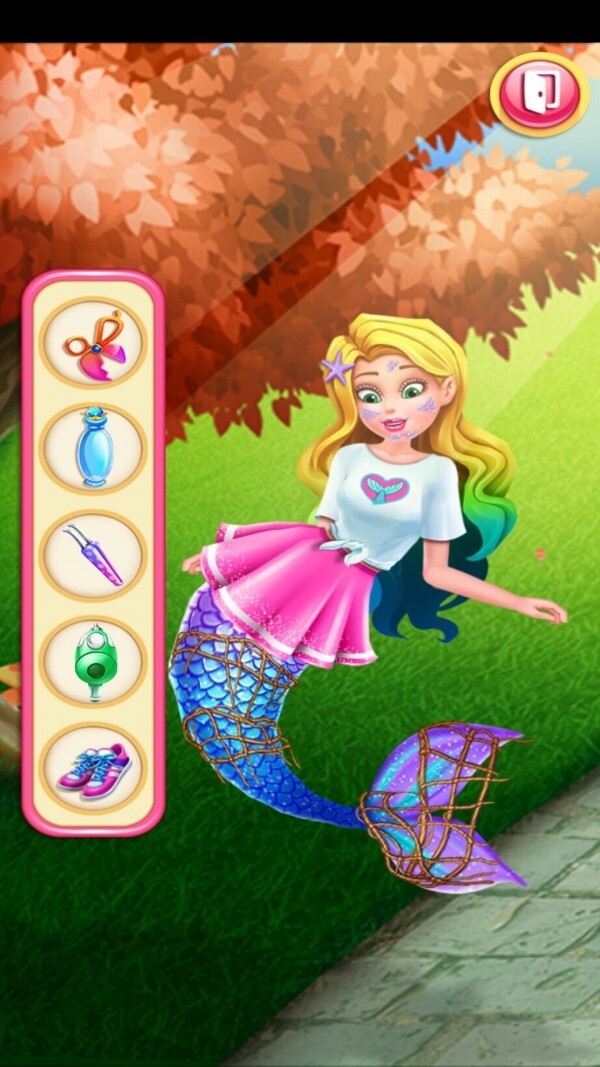Select the scissors tool
Viewport: 600px width, 1067px height.
tap(93, 342)
